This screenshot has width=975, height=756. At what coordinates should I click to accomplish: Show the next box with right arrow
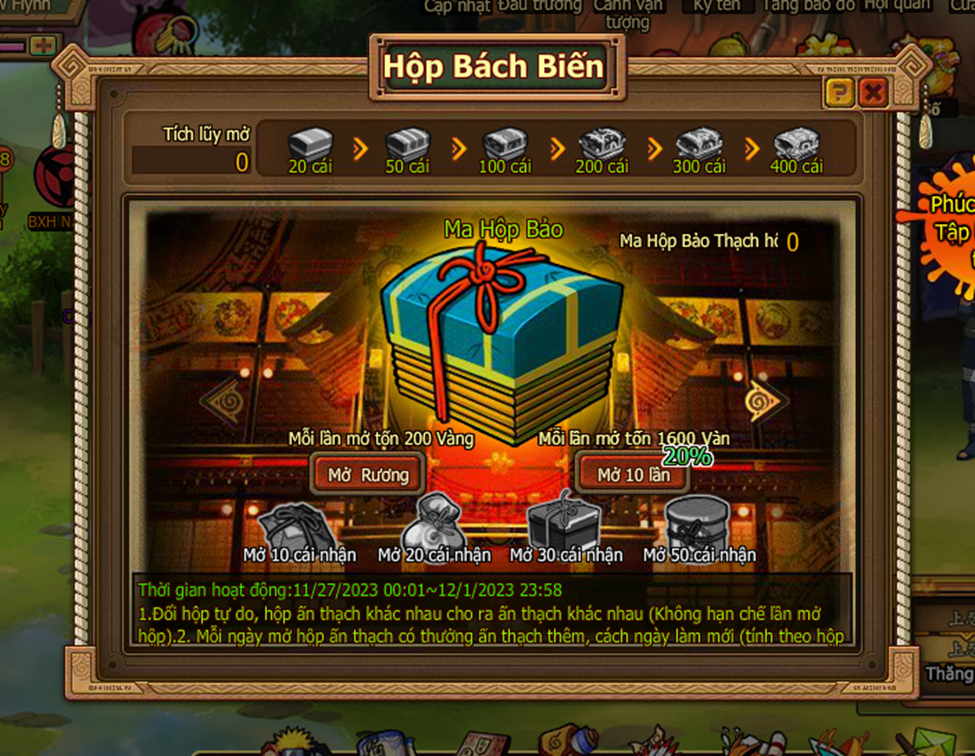click(767, 400)
